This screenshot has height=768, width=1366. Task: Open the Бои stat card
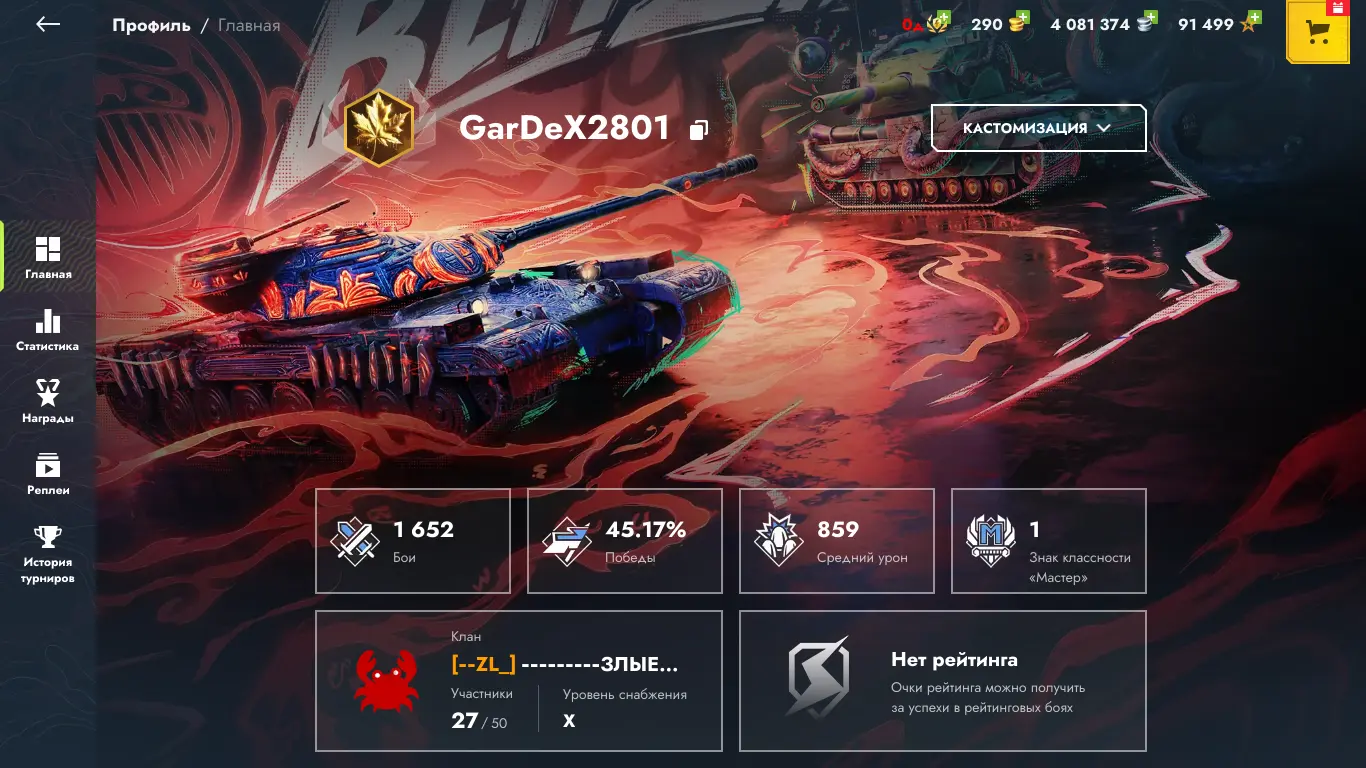click(x=413, y=541)
